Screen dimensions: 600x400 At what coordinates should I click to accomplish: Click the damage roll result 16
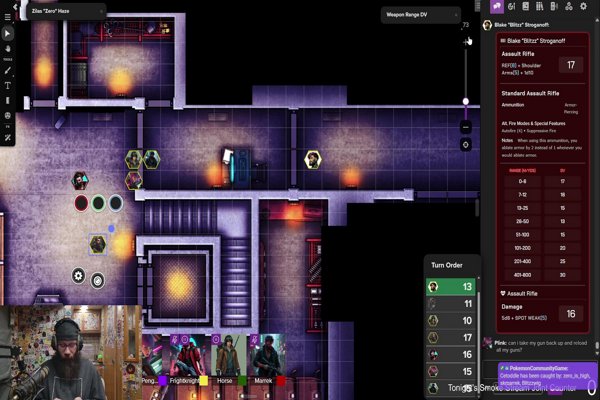pyautogui.click(x=571, y=313)
